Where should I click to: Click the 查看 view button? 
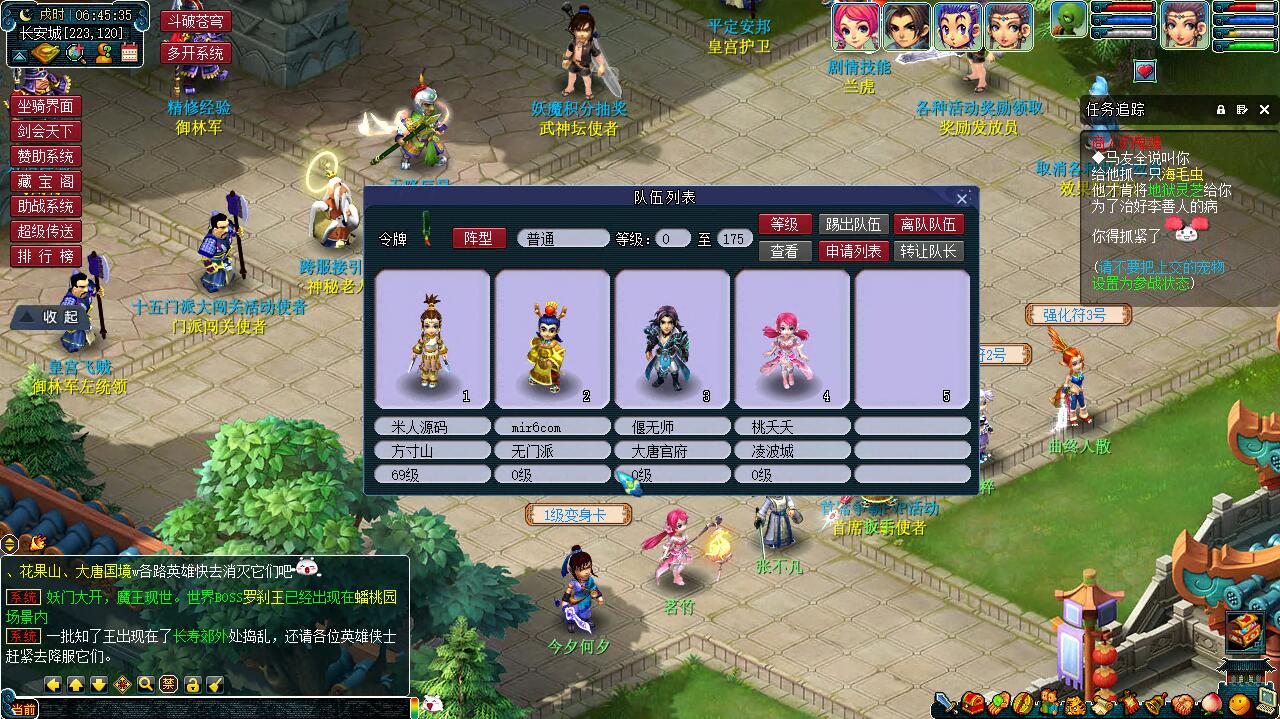tap(785, 251)
